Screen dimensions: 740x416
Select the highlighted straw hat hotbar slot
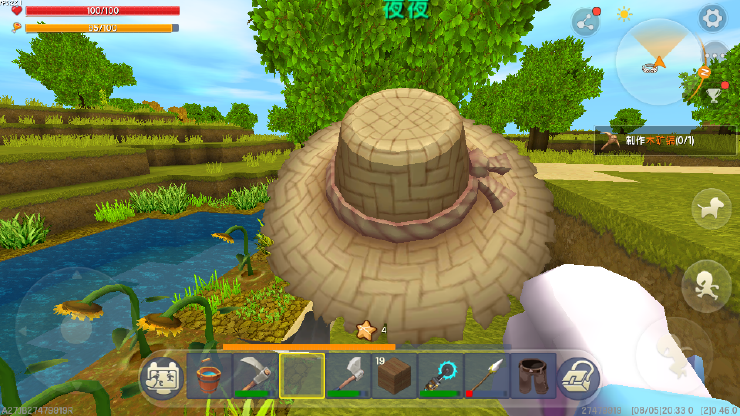pyautogui.click(x=301, y=377)
